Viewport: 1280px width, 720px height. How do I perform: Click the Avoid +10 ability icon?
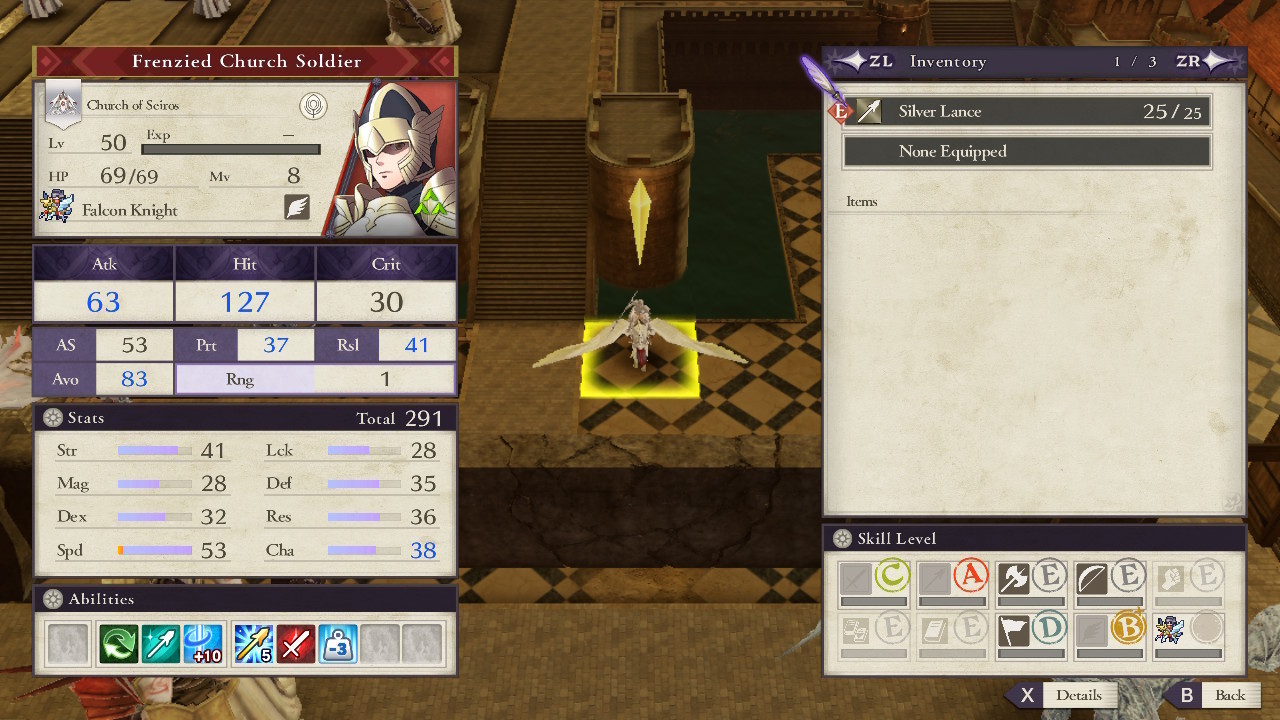tap(201, 642)
